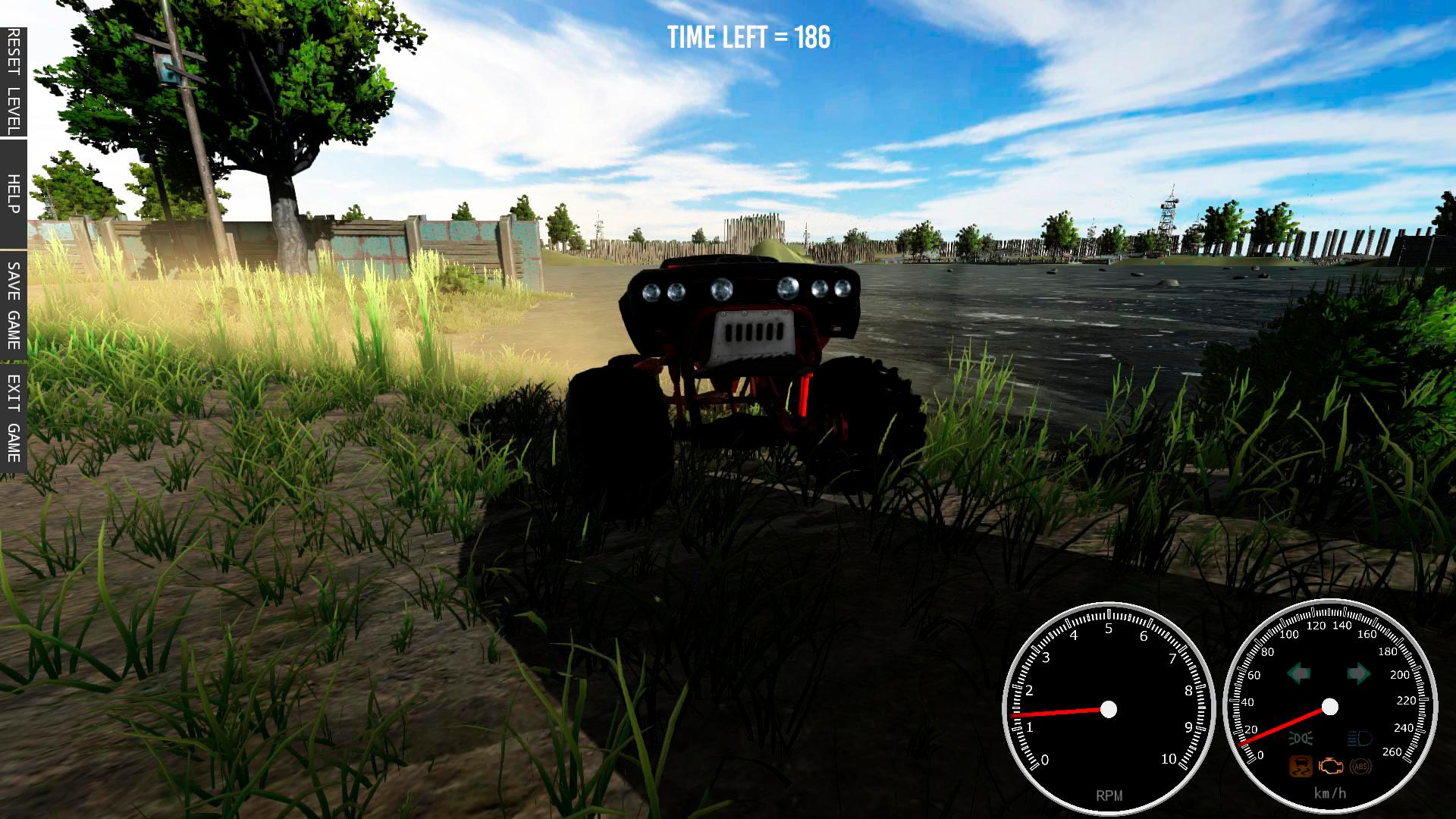1456x819 pixels.
Task: Toggle the left turn signal arrow
Action: (x=1298, y=673)
